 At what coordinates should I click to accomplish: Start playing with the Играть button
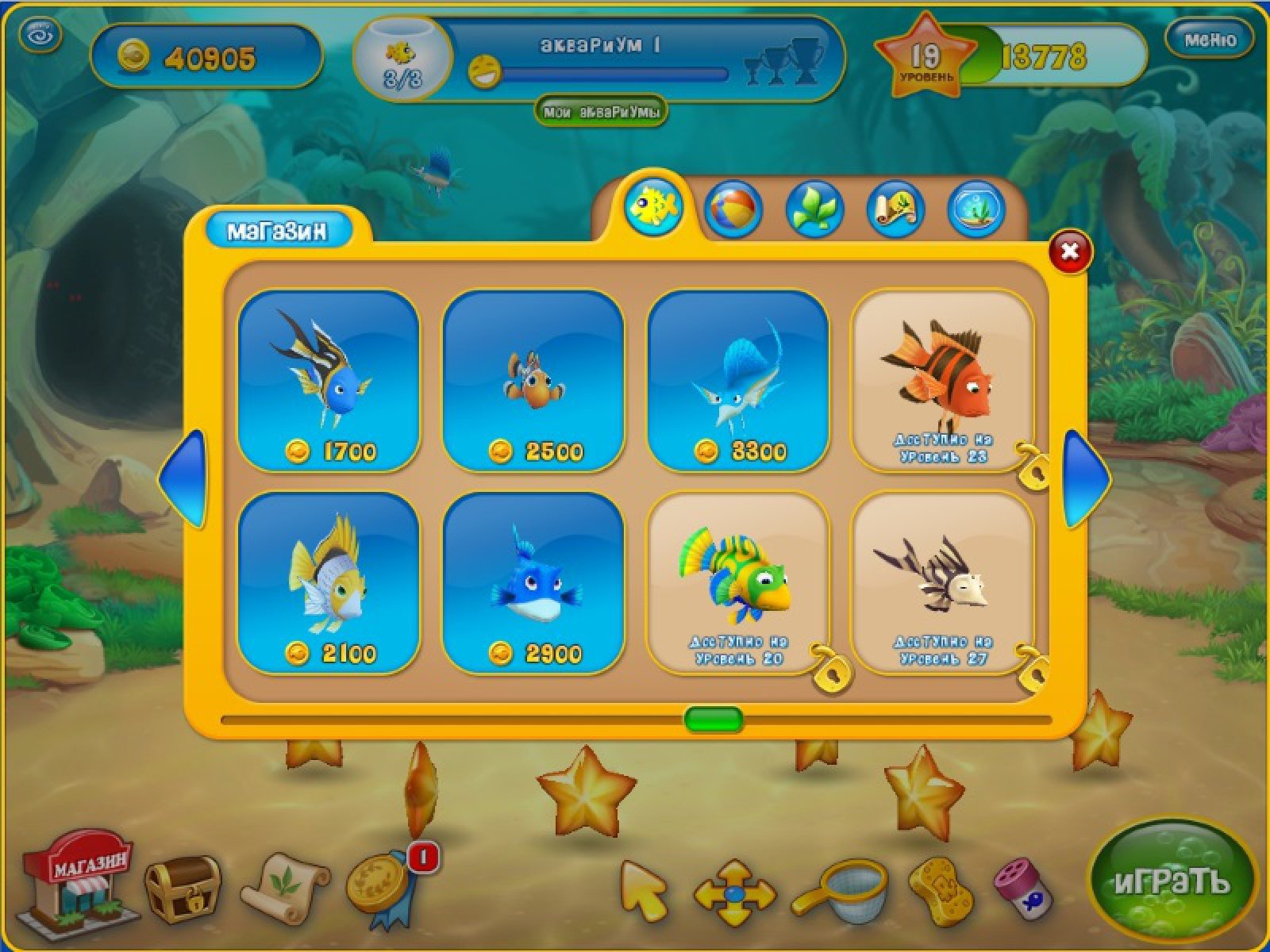click(1171, 882)
